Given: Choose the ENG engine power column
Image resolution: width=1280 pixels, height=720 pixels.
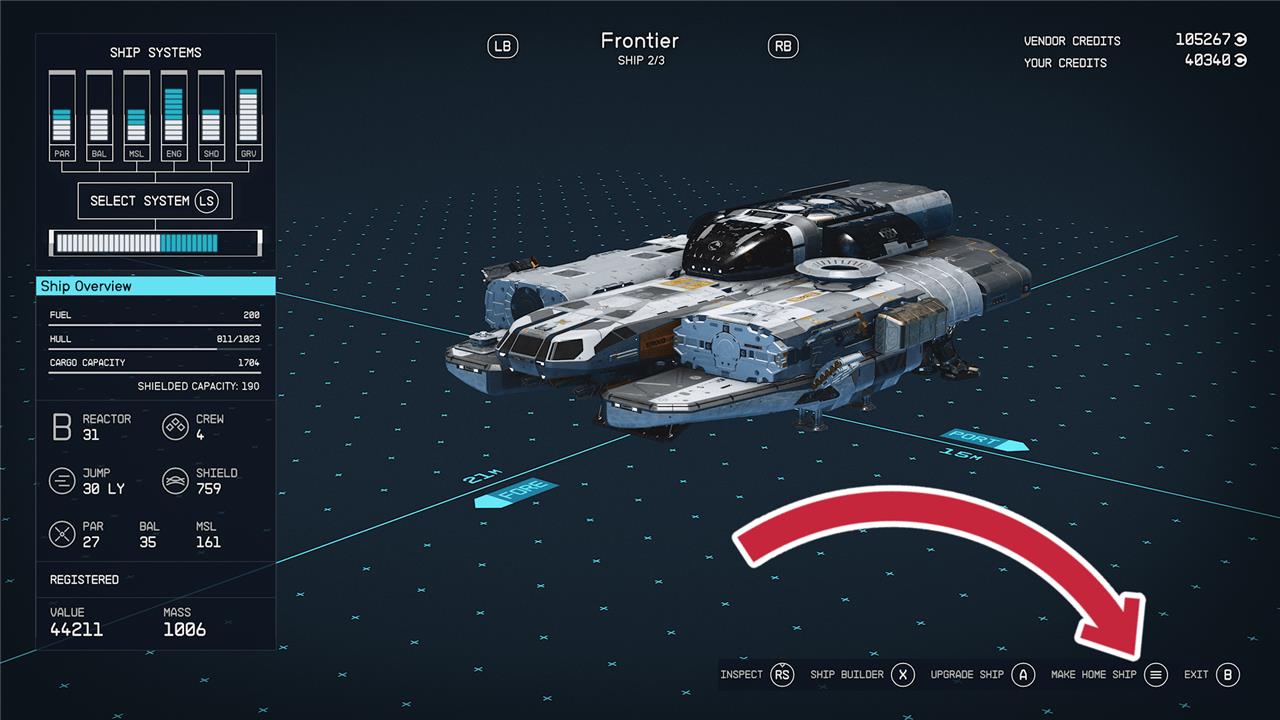Looking at the screenshot, I should pyautogui.click(x=174, y=116).
